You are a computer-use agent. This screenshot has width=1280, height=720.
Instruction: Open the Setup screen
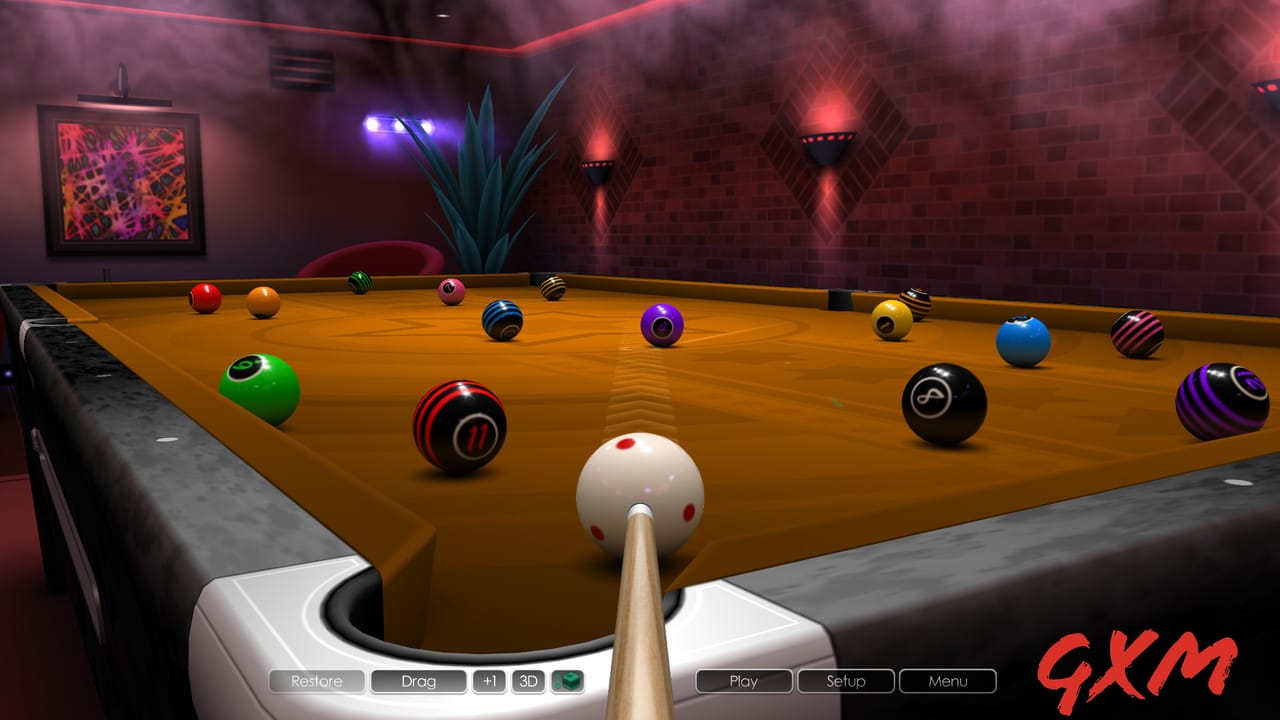click(846, 680)
